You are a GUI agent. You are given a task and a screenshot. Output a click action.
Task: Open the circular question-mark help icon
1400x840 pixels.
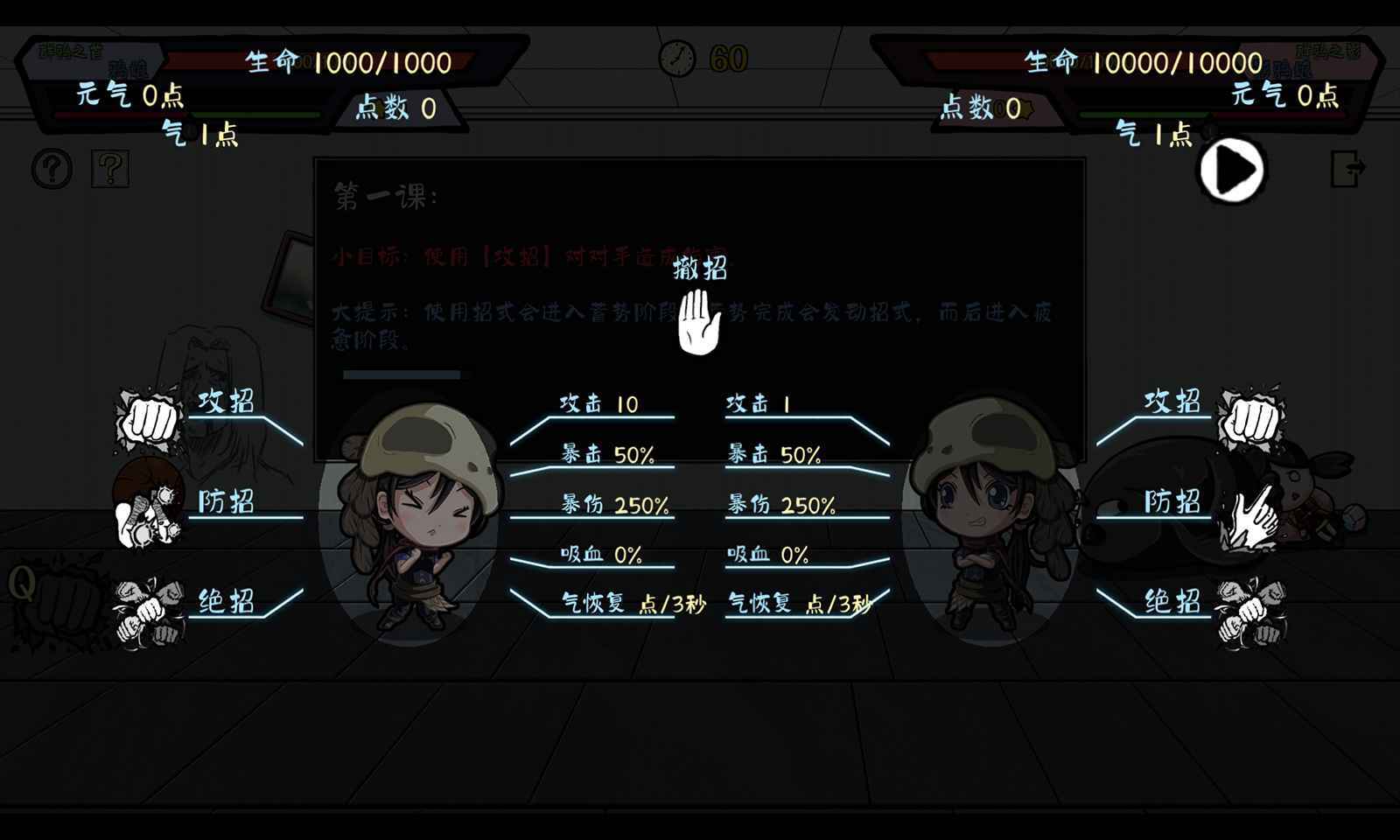tap(50, 166)
